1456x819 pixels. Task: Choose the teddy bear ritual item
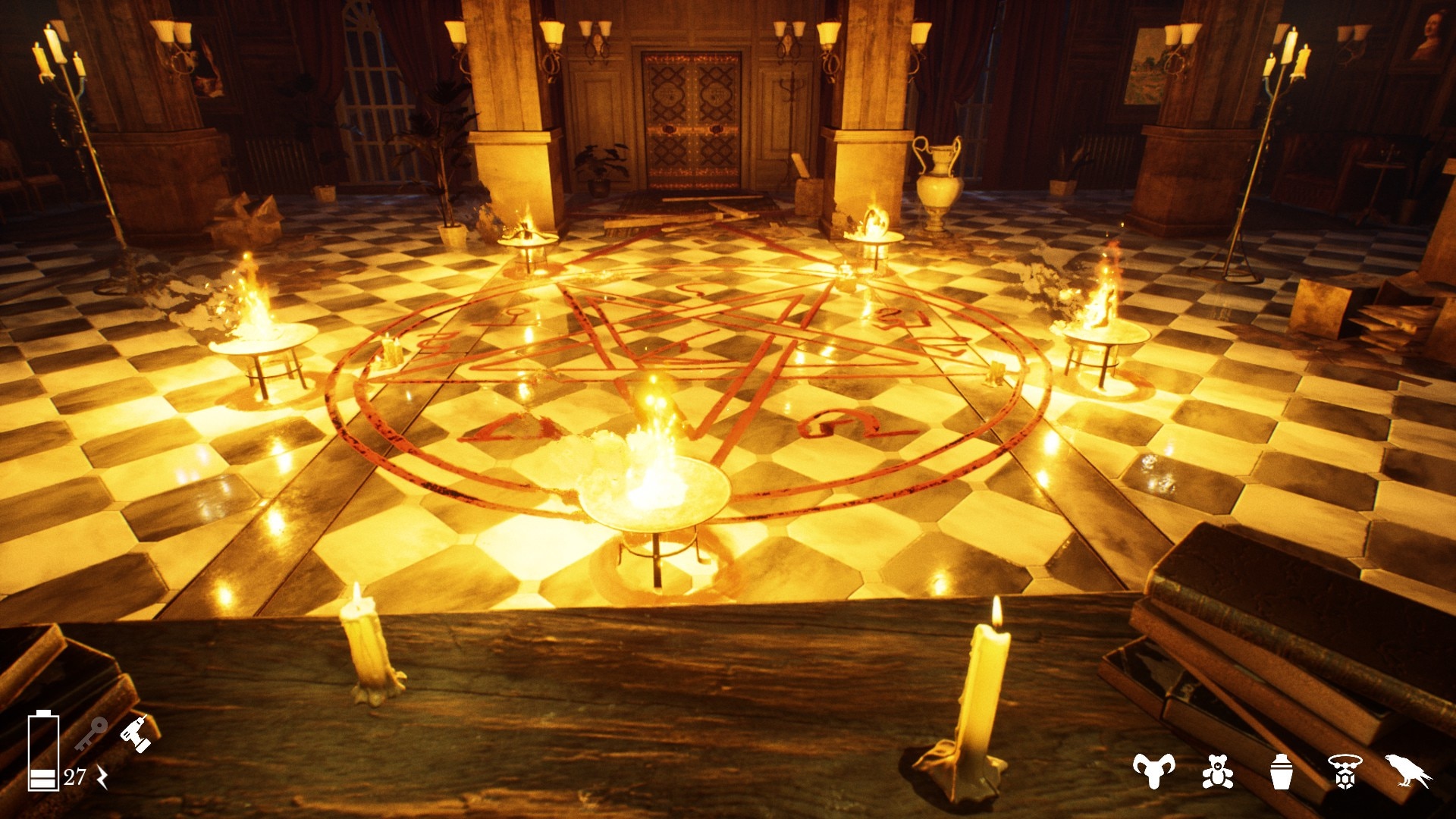[1217, 772]
